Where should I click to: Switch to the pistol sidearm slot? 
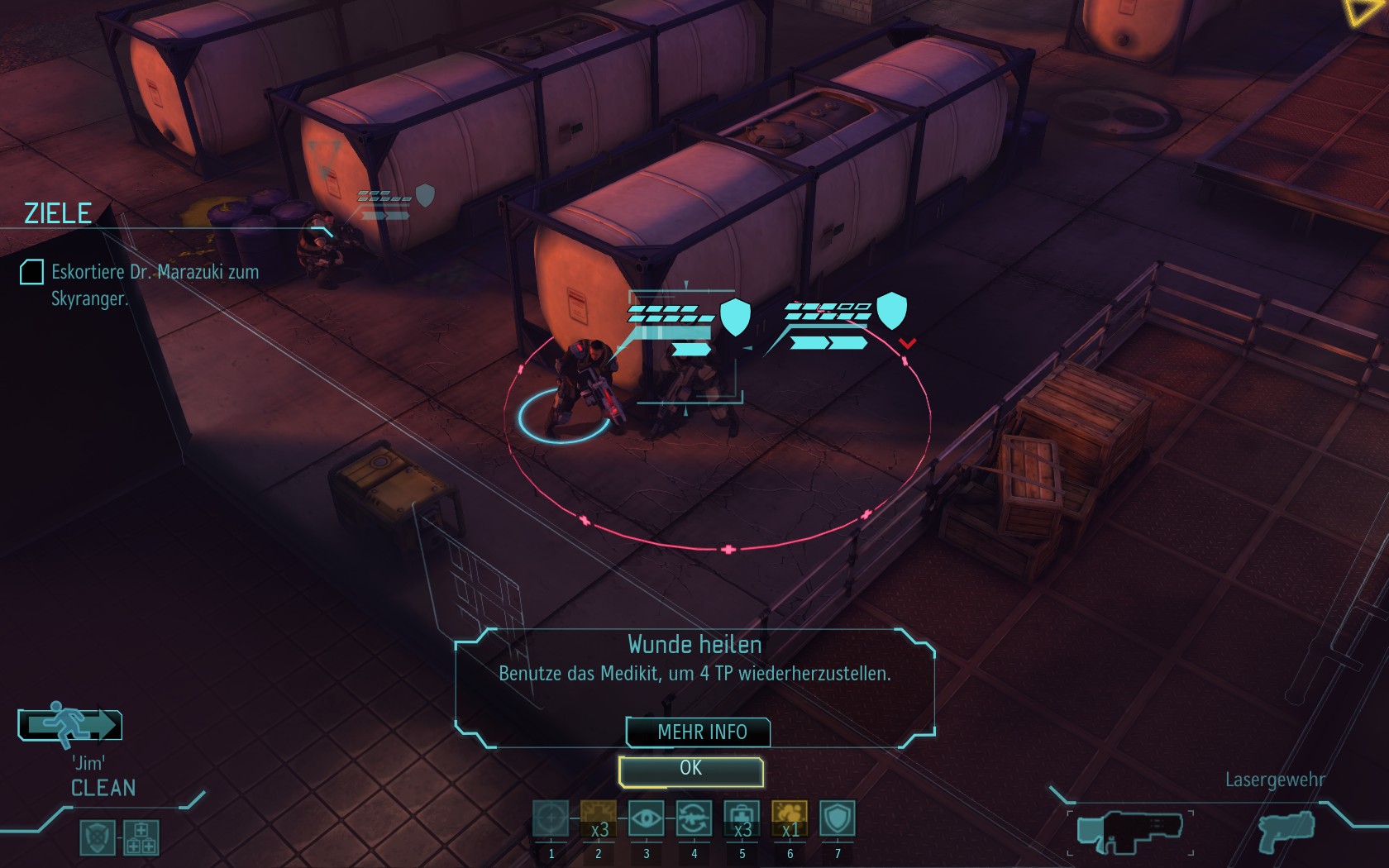(1286, 831)
